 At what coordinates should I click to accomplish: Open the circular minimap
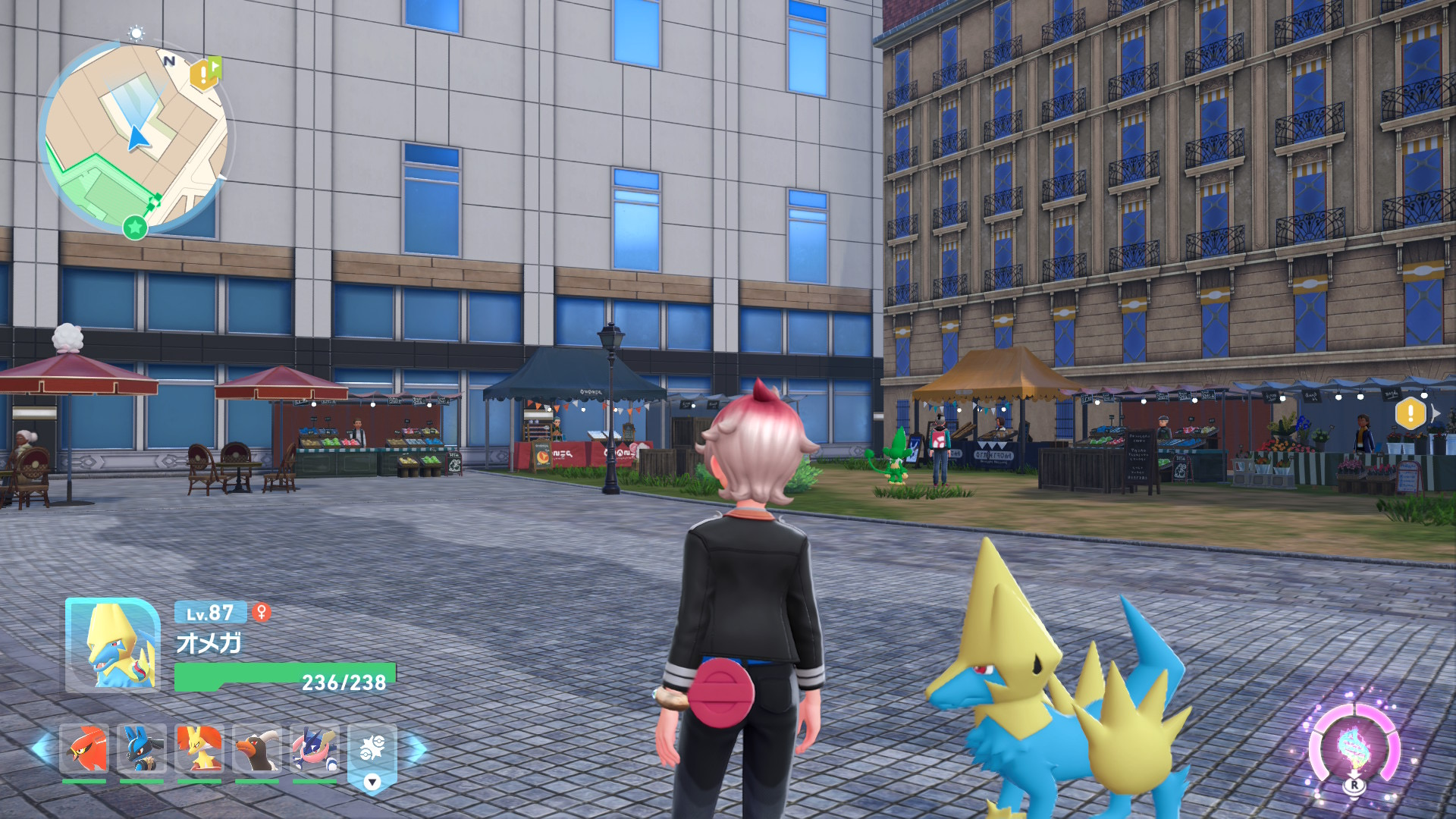click(136, 138)
